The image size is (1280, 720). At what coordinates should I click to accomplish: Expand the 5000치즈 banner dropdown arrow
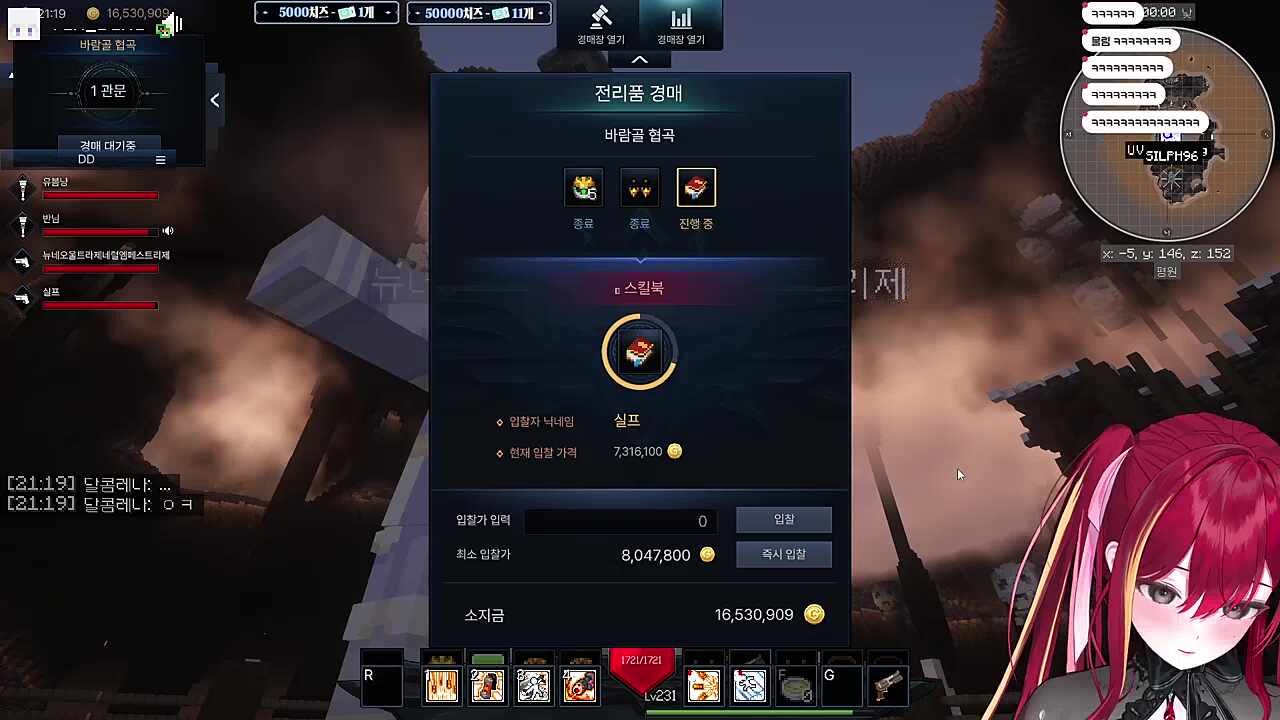pyautogui.click(x=388, y=13)
